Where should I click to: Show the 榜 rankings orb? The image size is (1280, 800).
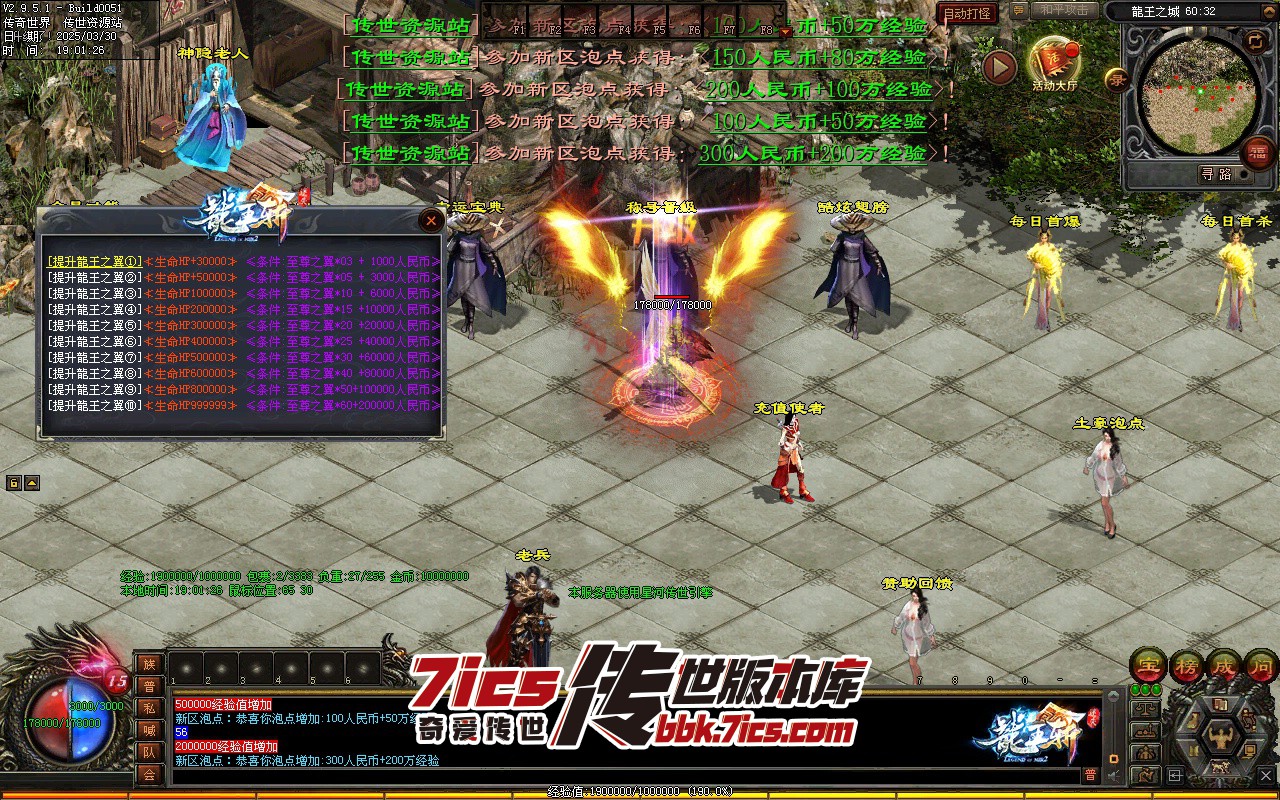click(x=1187, y=666)
